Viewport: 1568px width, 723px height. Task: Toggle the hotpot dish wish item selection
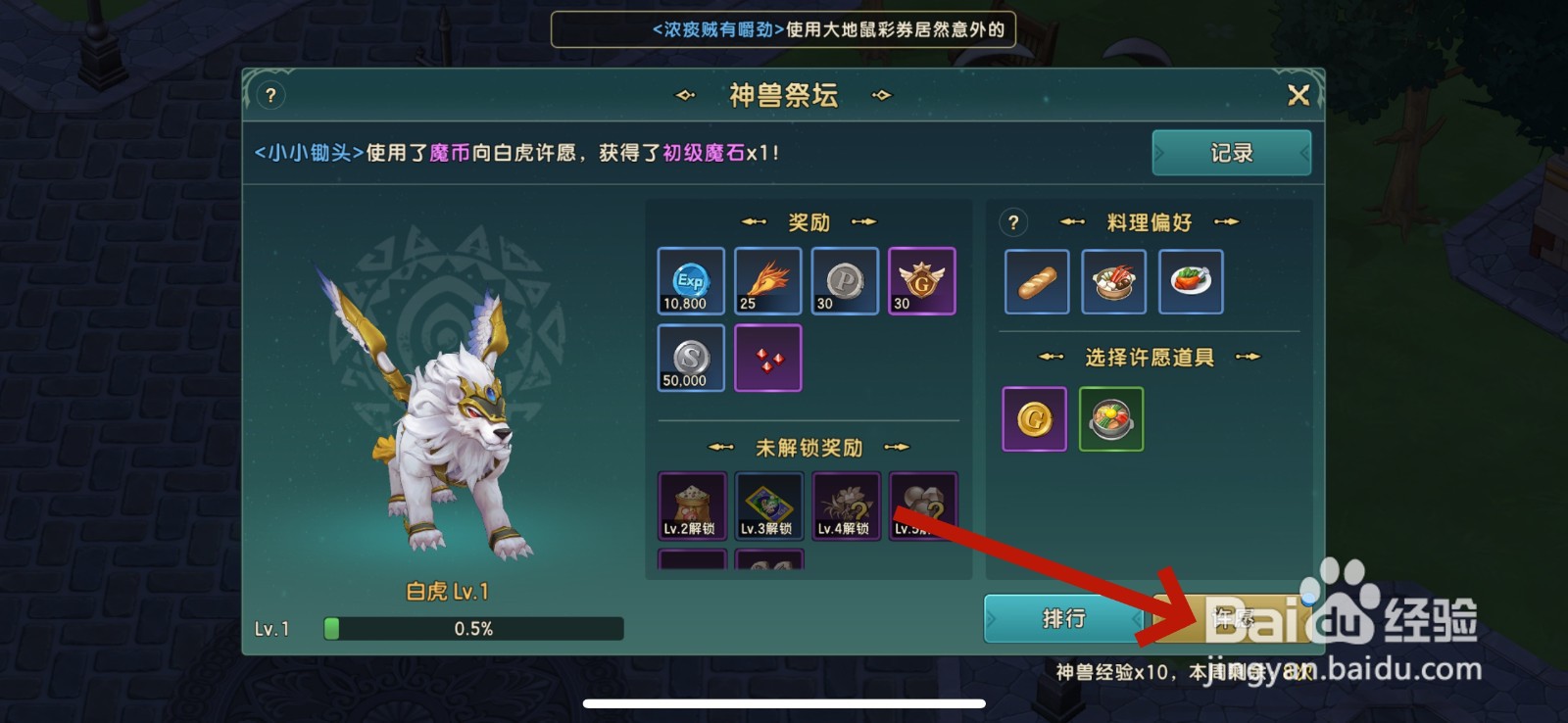point(1110,418)
